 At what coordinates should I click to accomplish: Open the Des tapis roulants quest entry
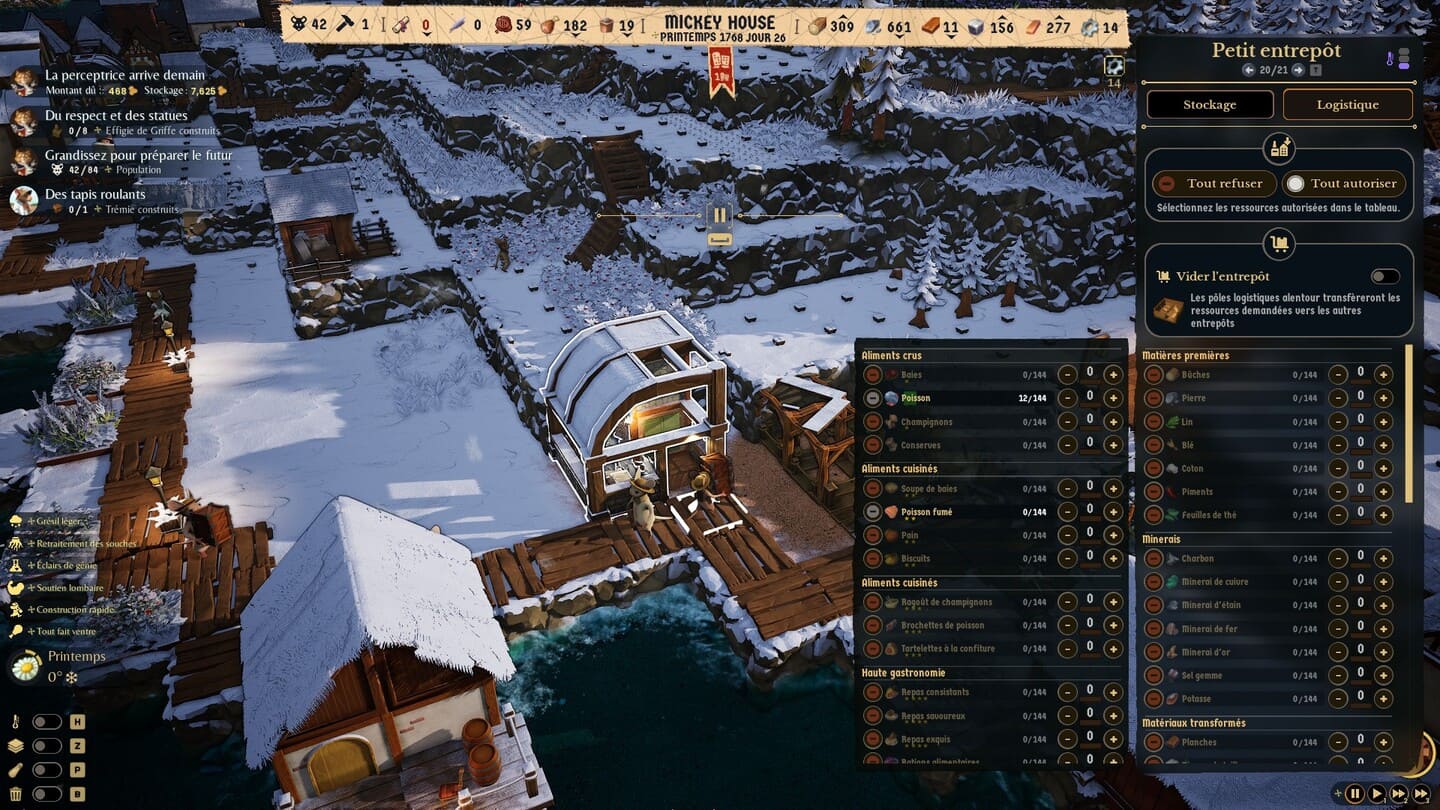click(x=95, y=194)
